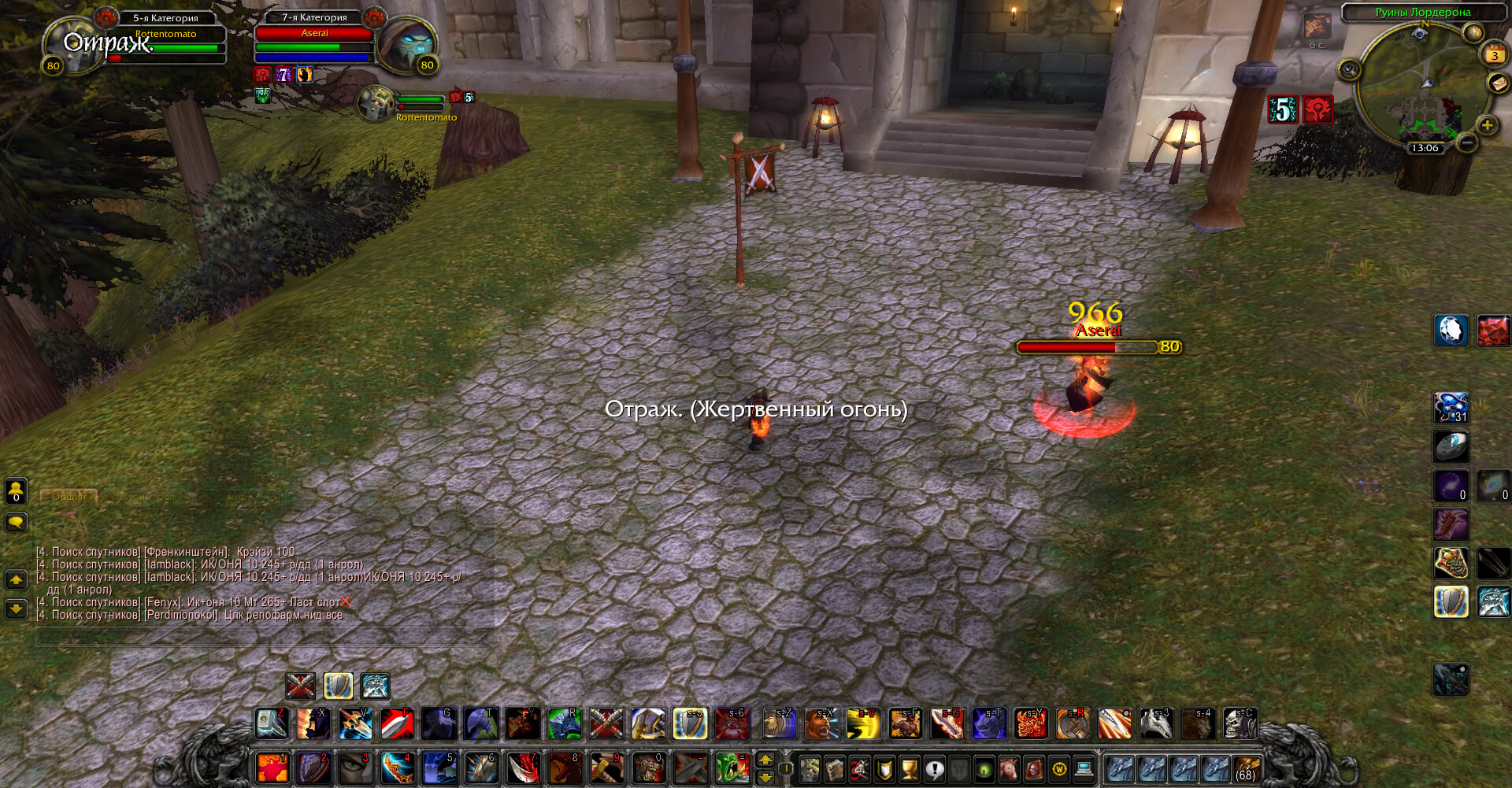Open the calendar button showing 3

(x=1494, y=54)
